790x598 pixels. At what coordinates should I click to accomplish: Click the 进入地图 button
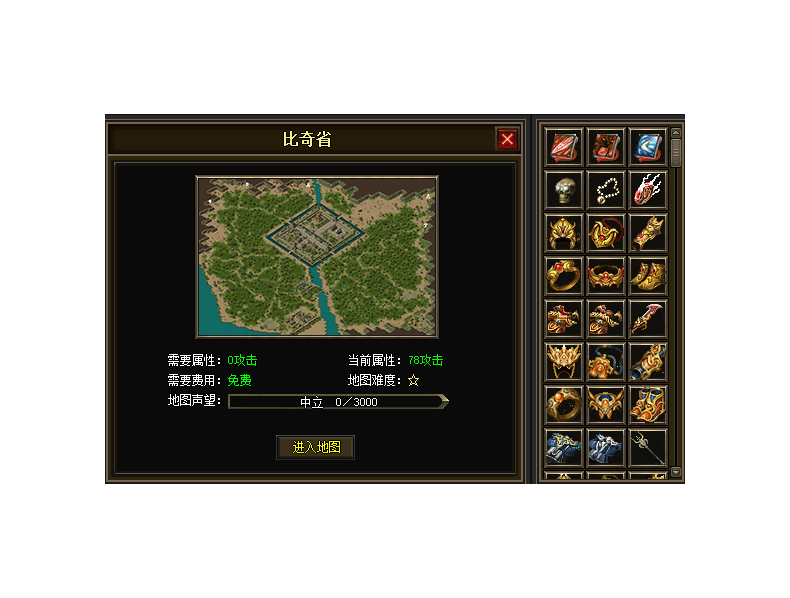316,447
